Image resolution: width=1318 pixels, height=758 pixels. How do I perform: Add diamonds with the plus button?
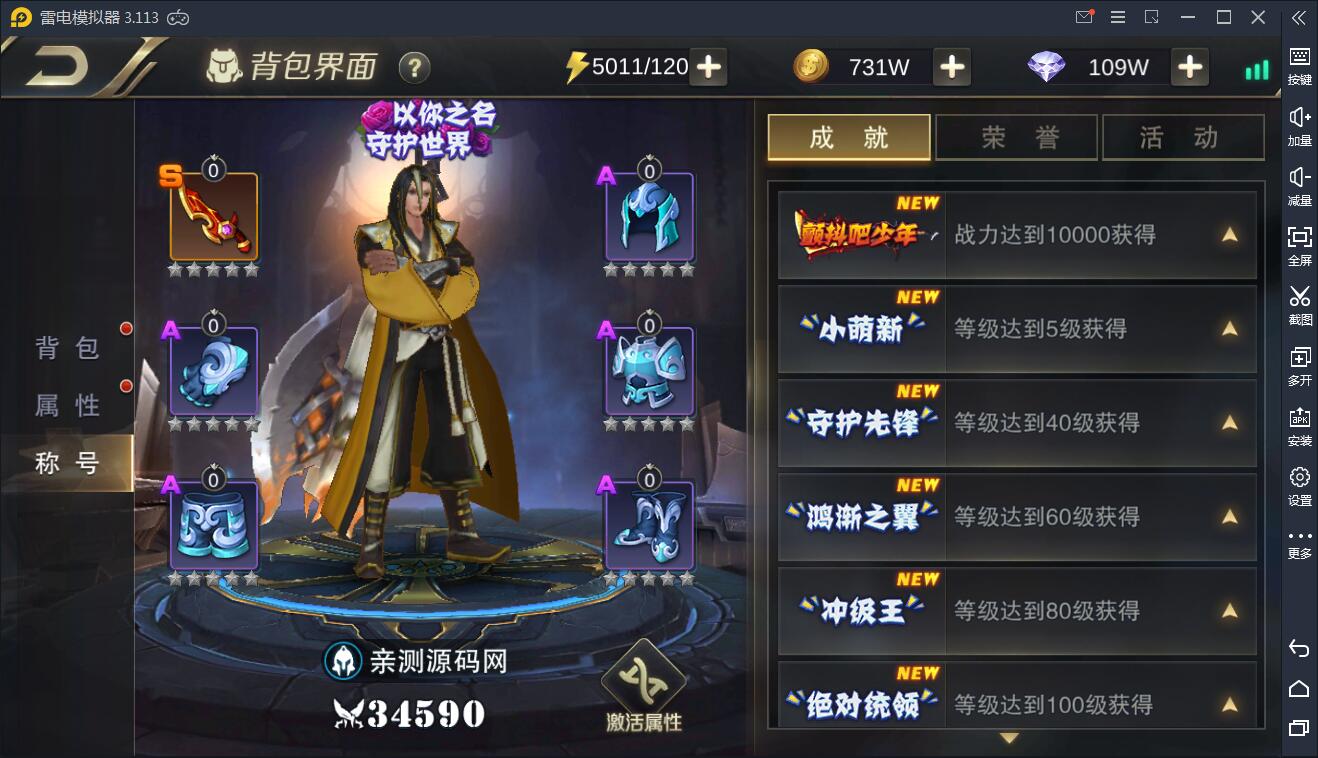1190,67
